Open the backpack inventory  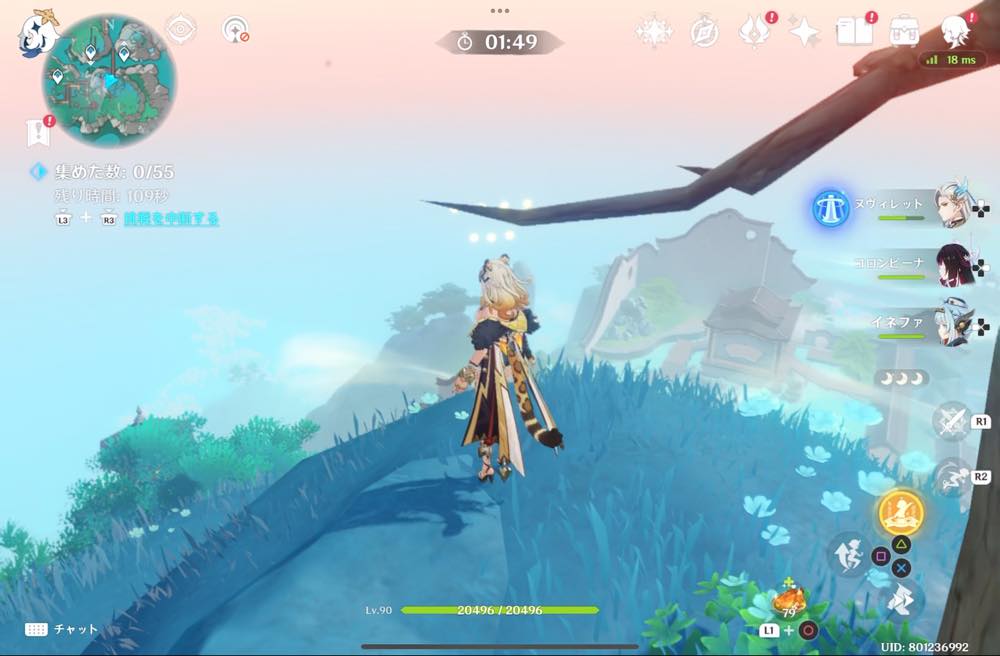click(x=906, y=32)
